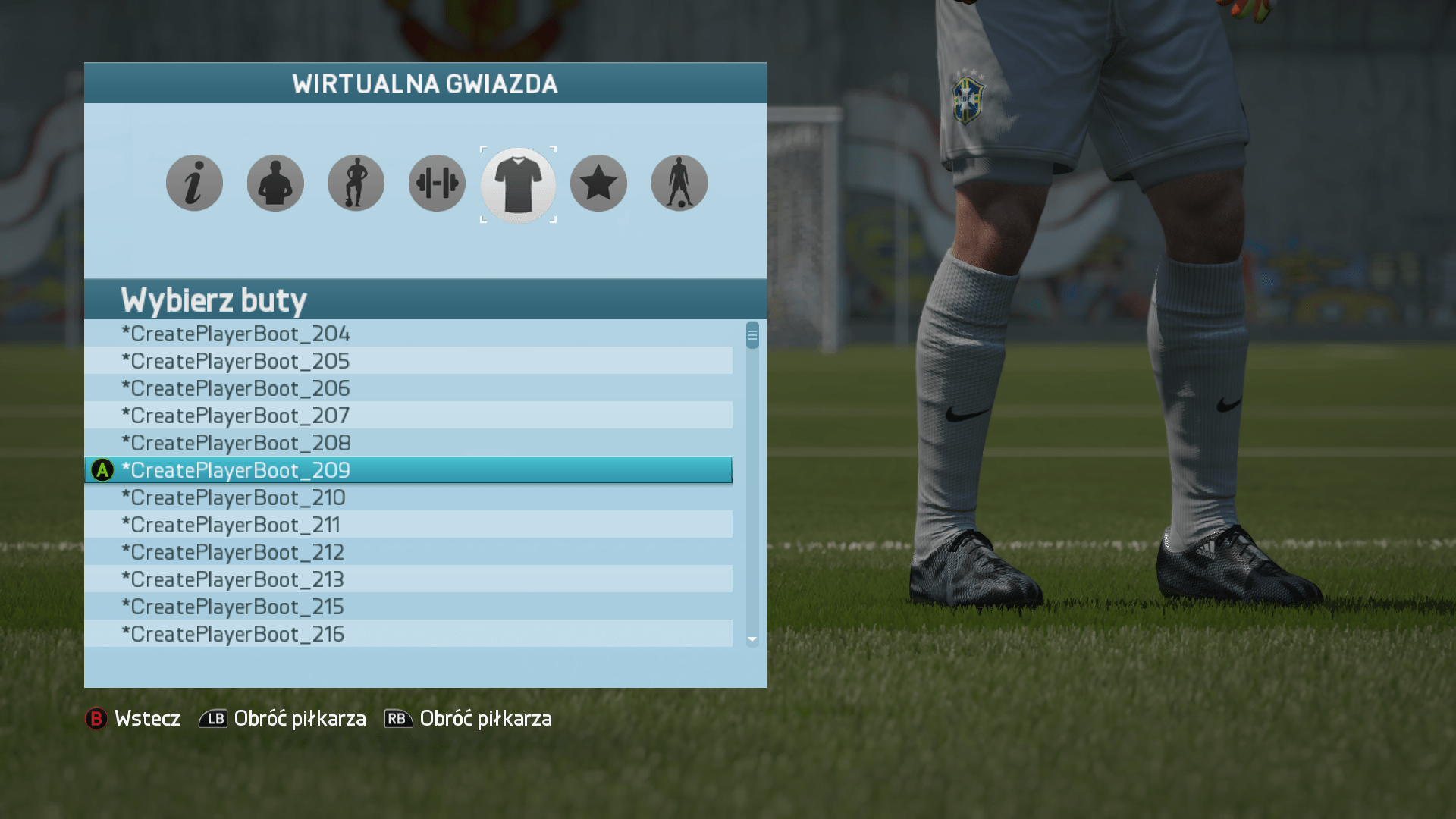1456x819 pixels.
Task: Open the info tab icon
Action: click(x=194, y=184)
